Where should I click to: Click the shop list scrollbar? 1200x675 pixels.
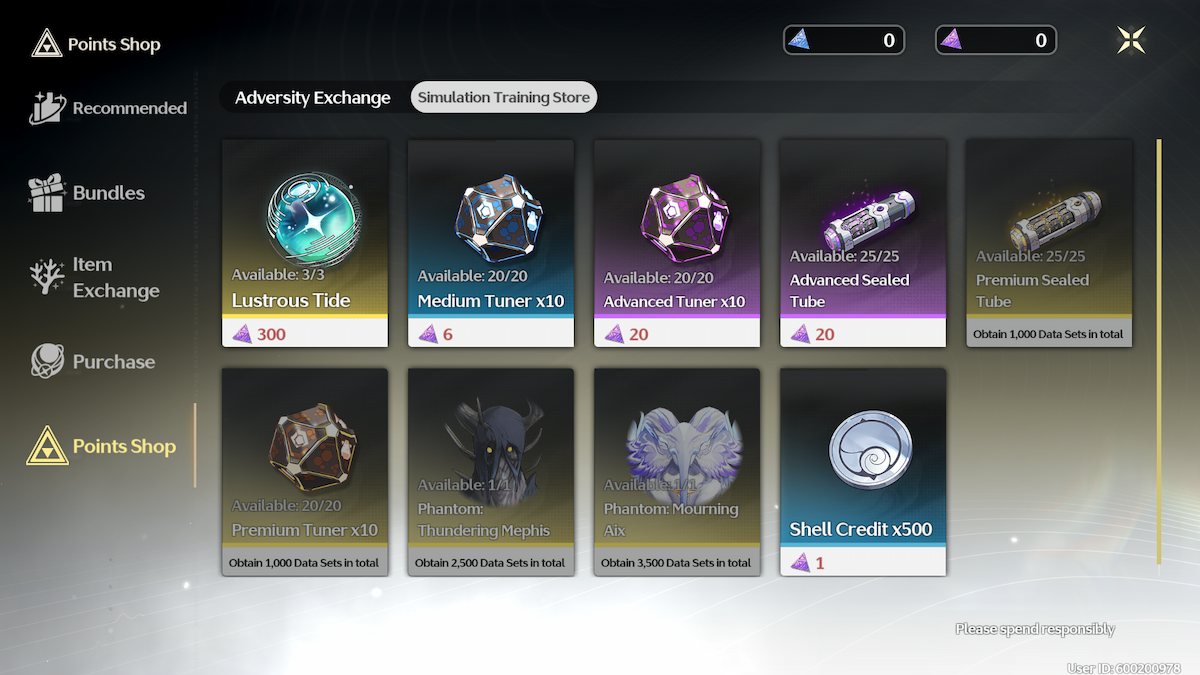click(1159, 350)
